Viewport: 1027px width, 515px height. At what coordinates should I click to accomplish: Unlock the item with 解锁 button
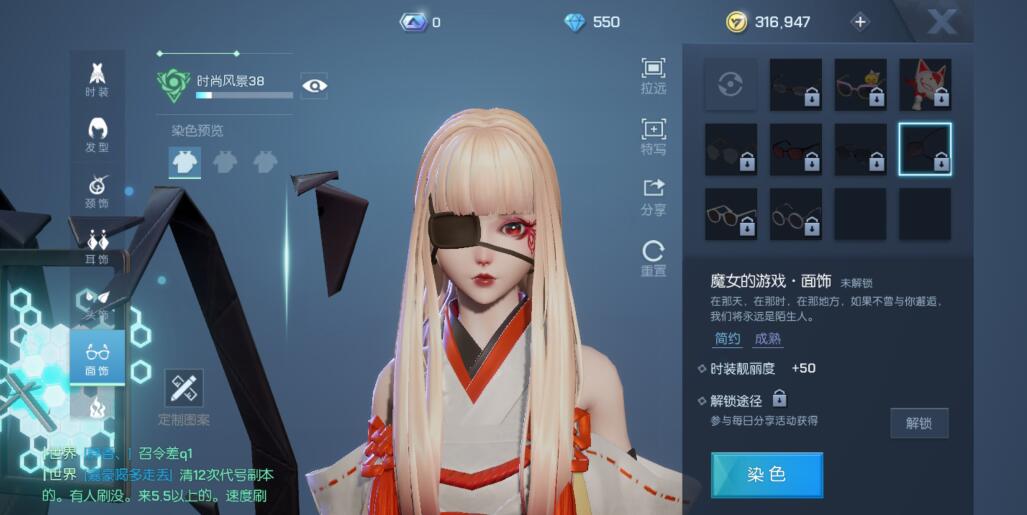point(919,423)
